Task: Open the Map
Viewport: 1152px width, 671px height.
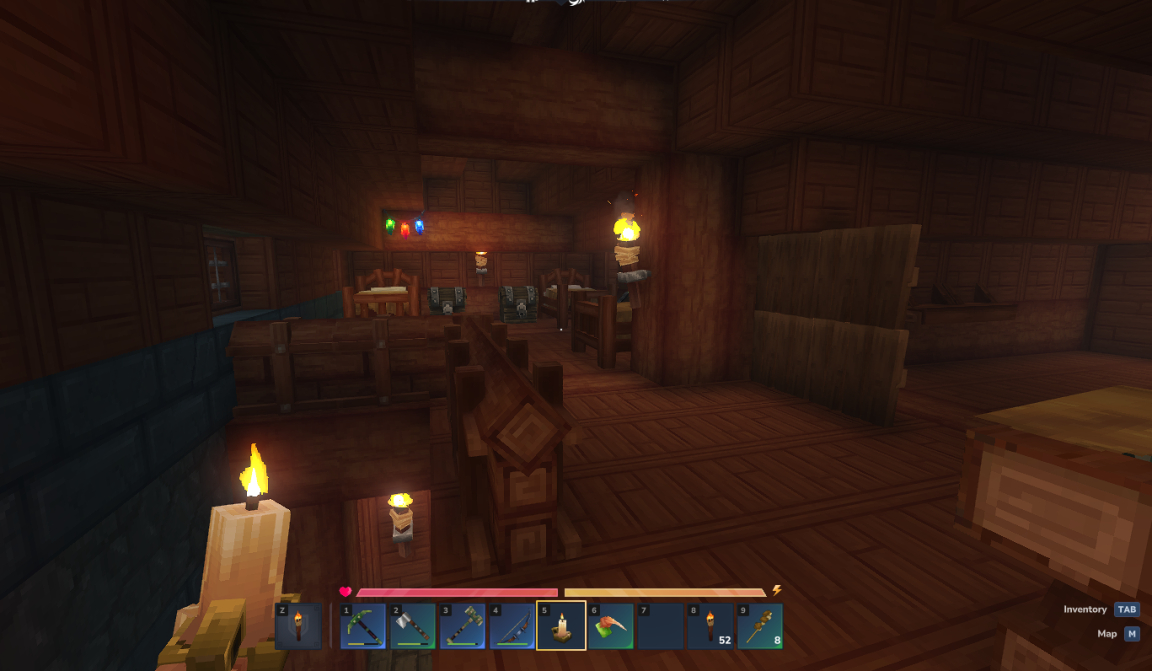Action: (1131, 634)
